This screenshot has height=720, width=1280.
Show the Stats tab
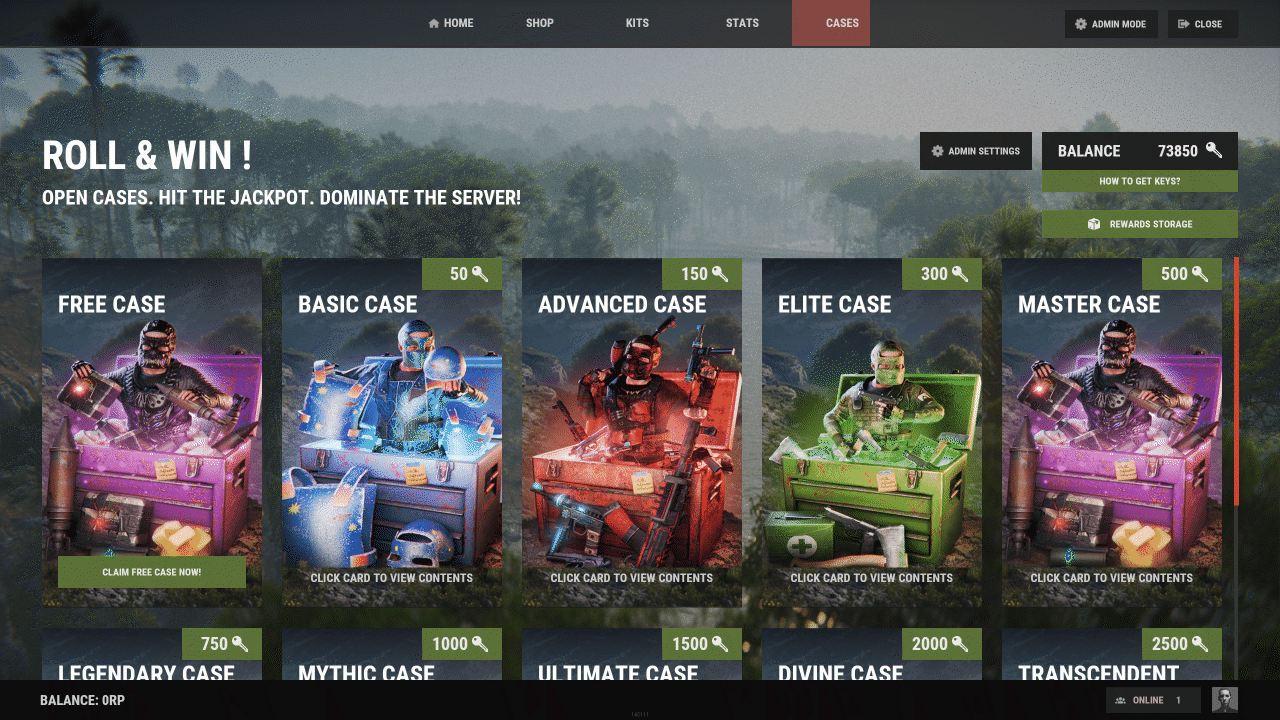[742, 23]
